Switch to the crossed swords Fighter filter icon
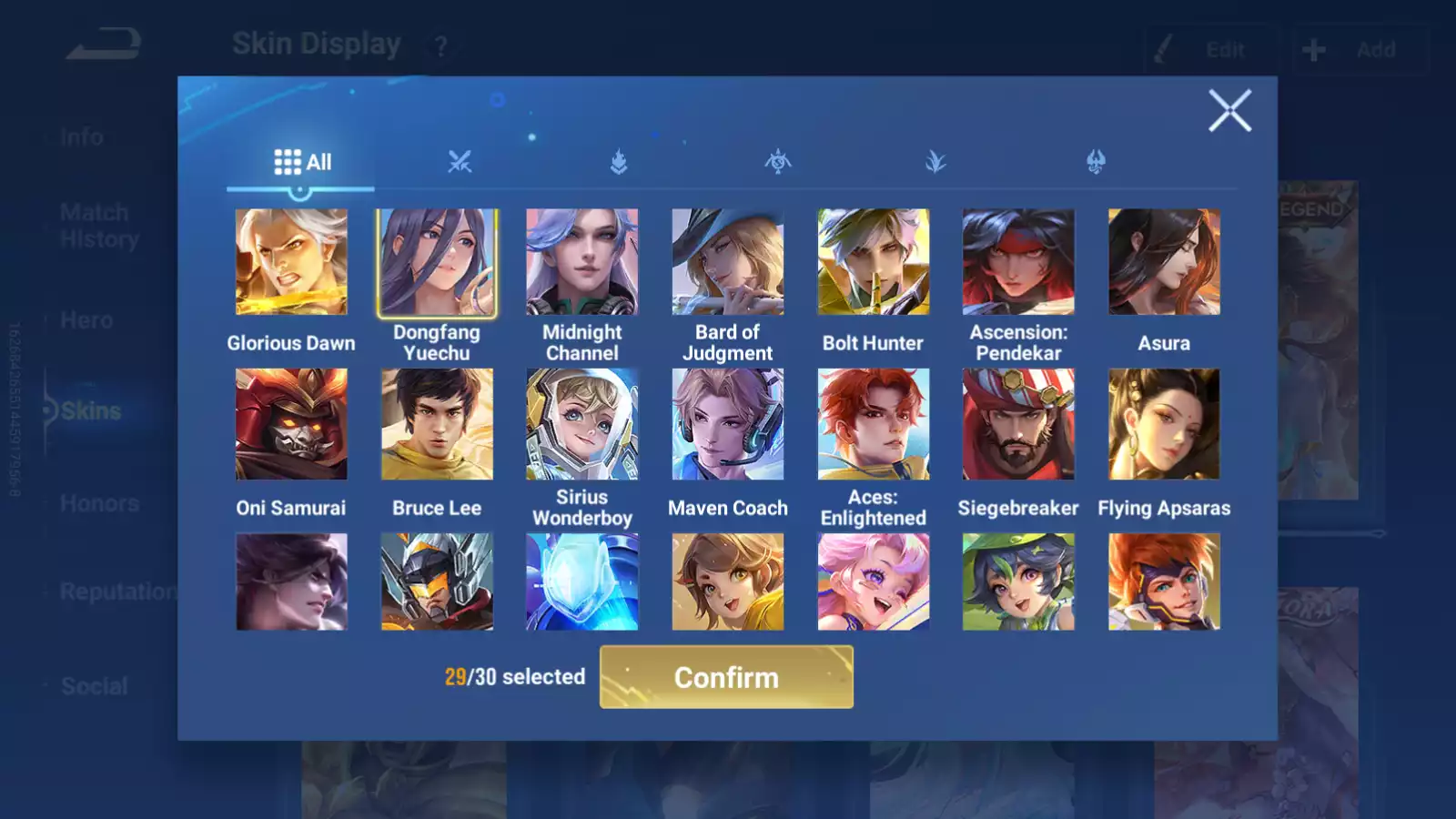Viewport: 1456px width, 819px height. point(461,162)
